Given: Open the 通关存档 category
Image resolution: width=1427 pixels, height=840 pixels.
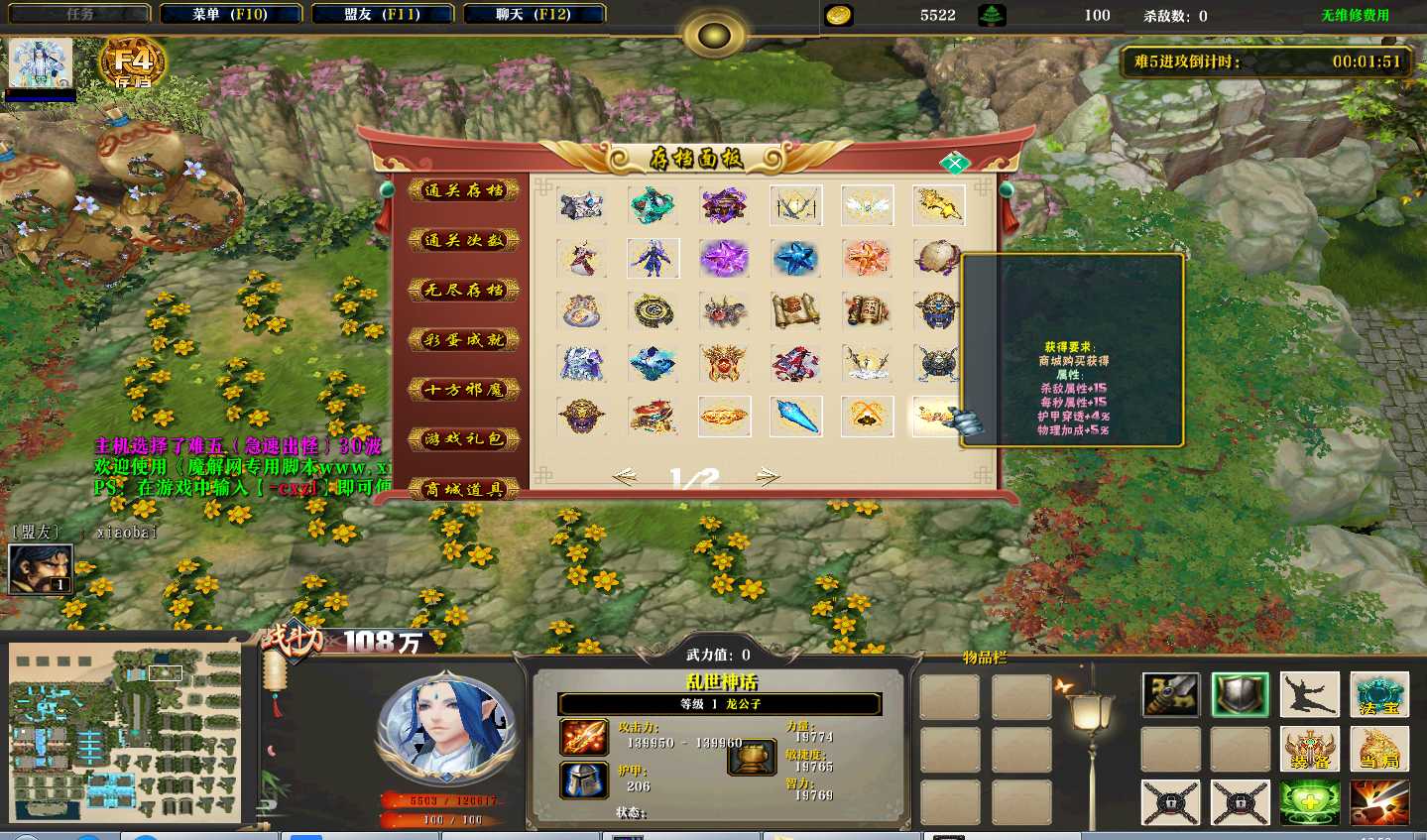Looking at the screenshot, I should (x=464, y=190).
